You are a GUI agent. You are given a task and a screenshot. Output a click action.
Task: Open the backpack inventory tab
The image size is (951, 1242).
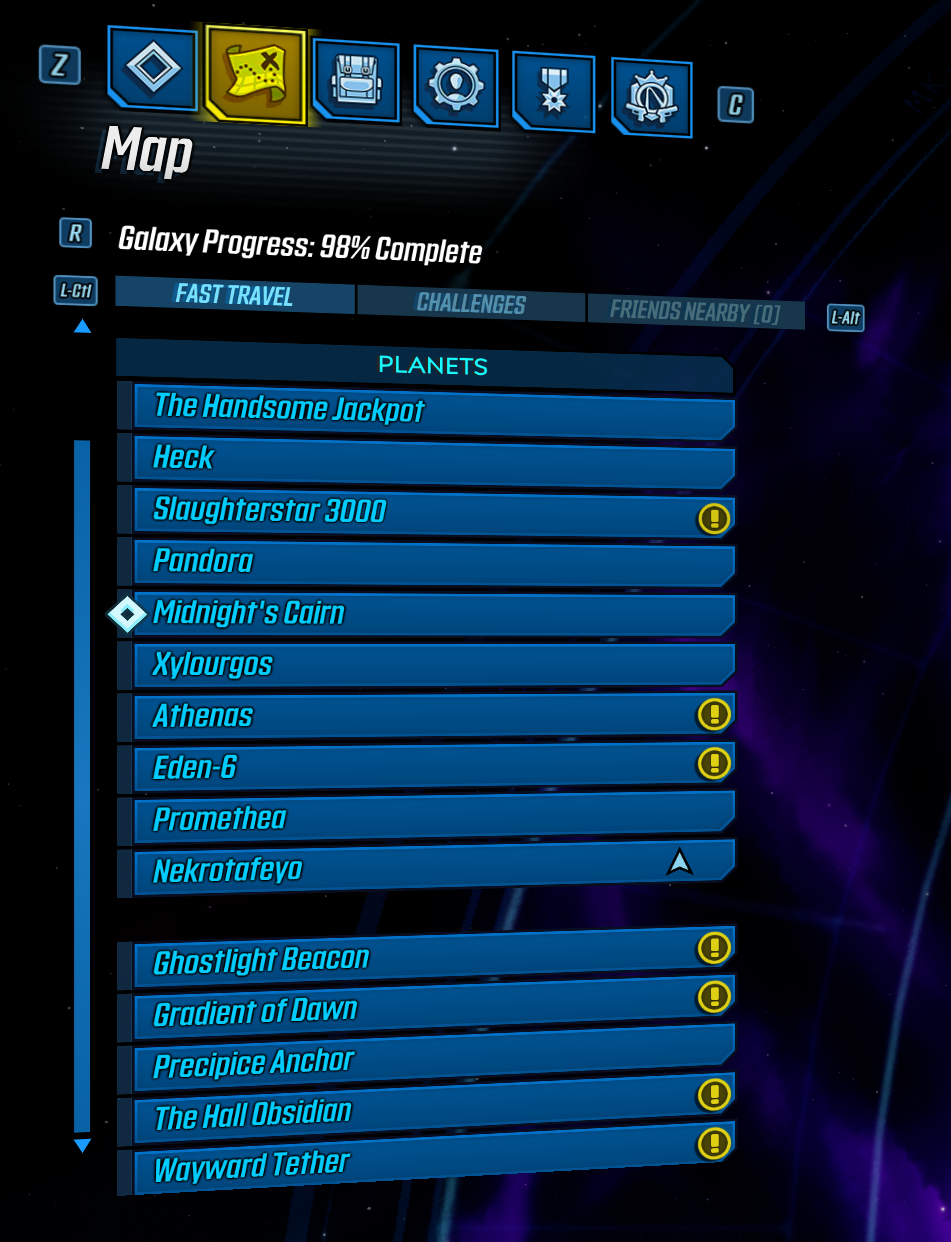coord(356,81)
